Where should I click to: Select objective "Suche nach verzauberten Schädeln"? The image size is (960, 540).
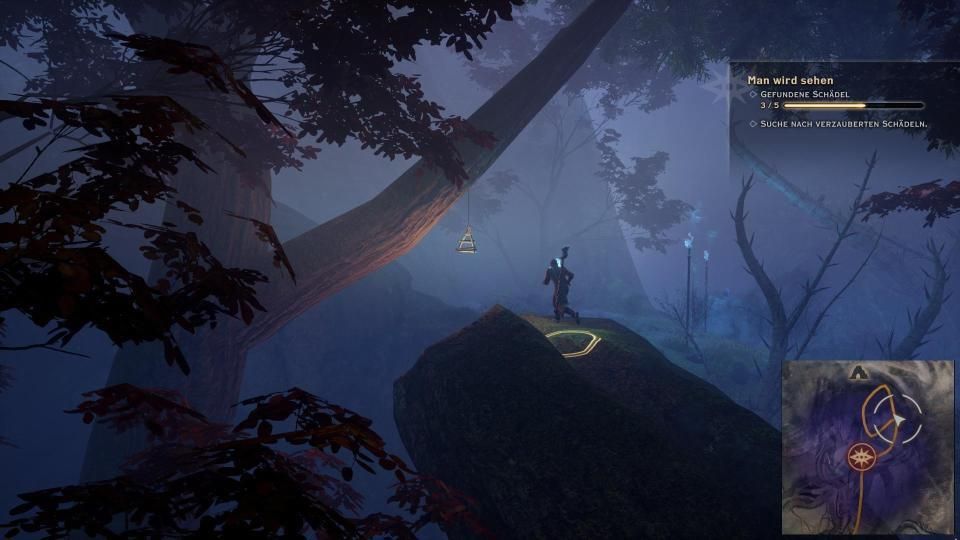[843, 124]
